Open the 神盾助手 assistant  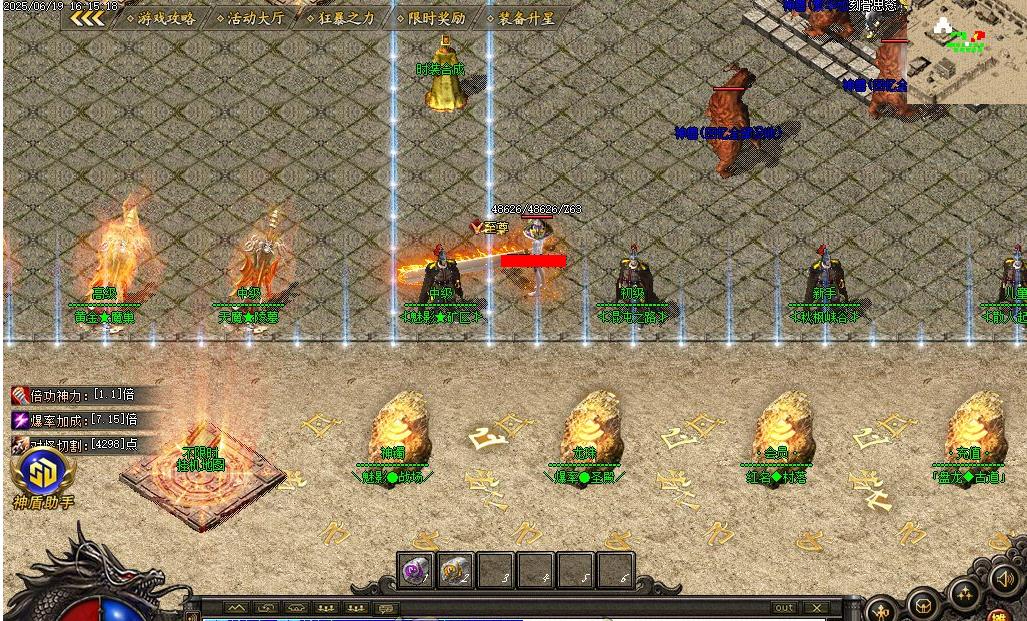(42, 478)
